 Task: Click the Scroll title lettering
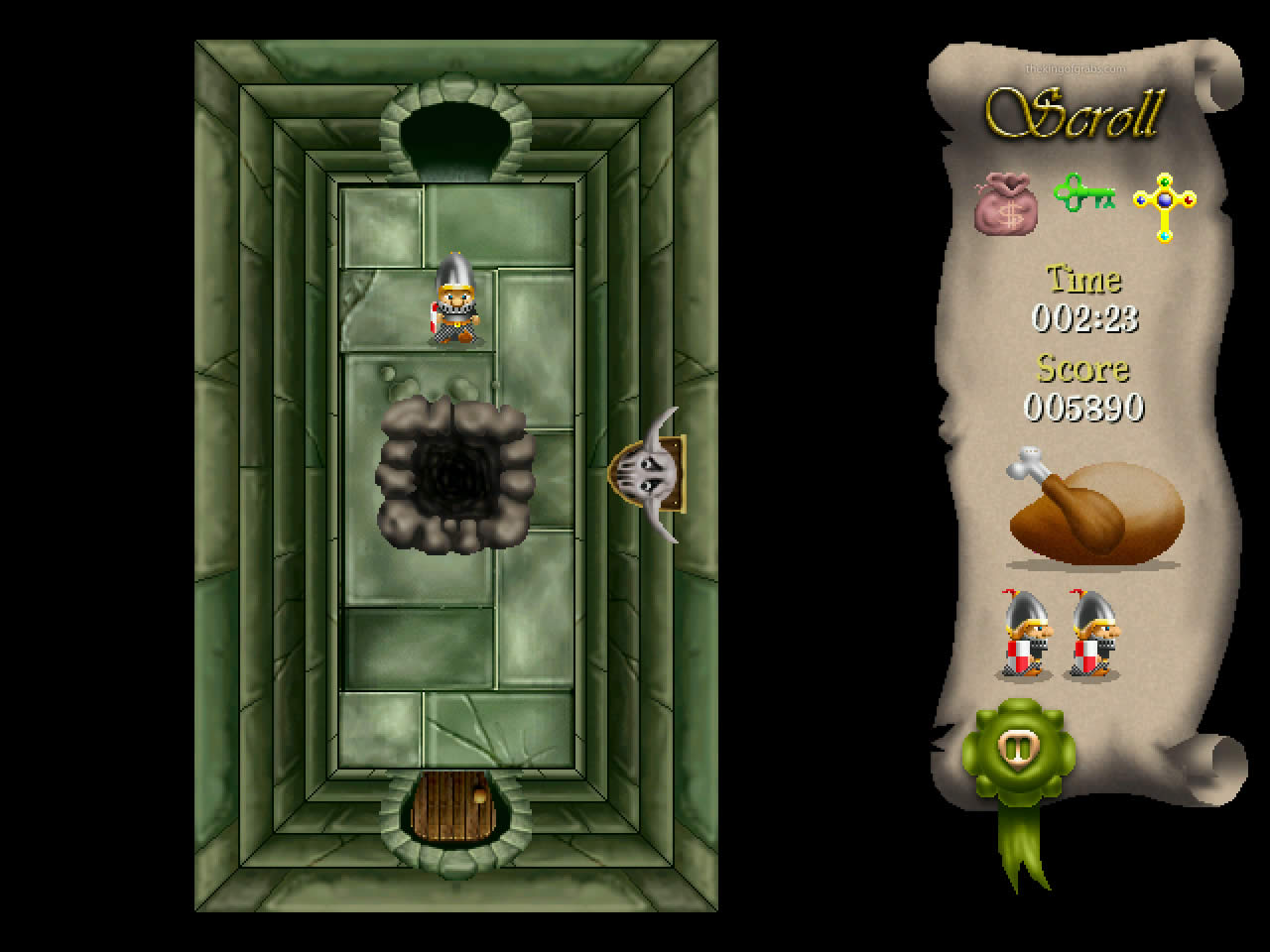coord(1077,114)
